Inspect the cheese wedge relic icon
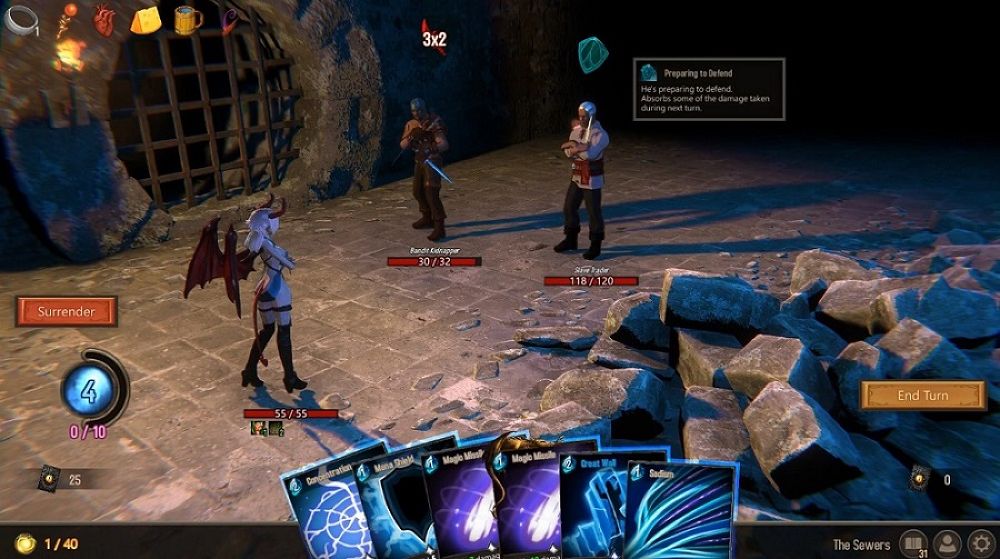 point(146,19)
